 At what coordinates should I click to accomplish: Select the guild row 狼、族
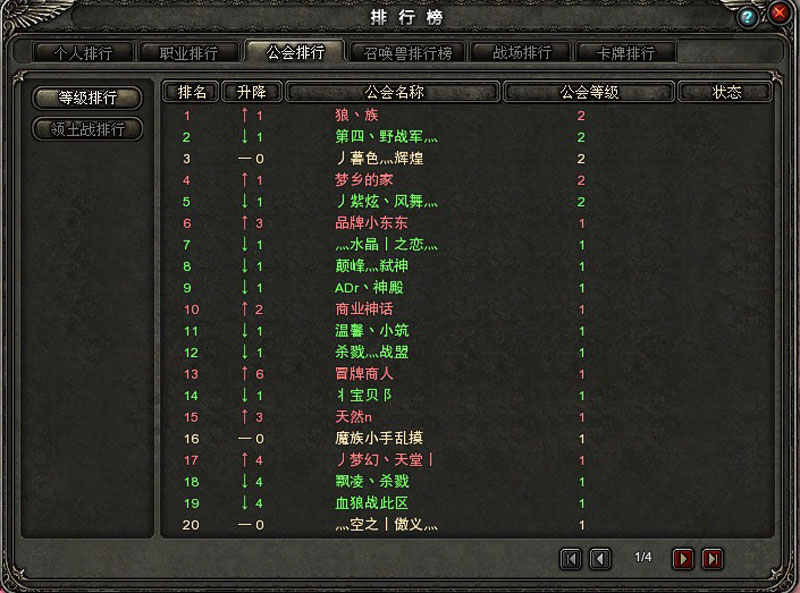click(357, 116)
